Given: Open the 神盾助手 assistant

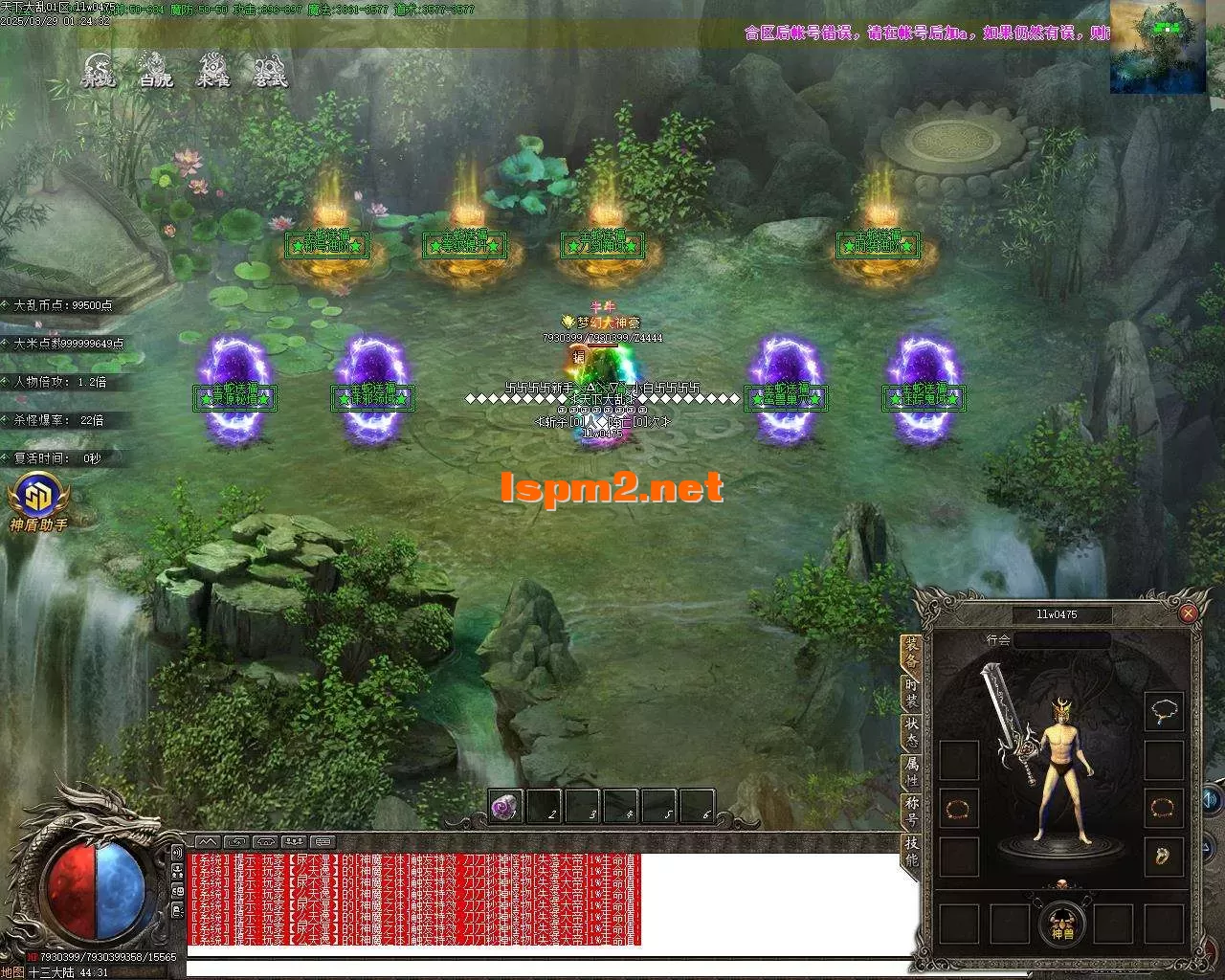Looking at the screenshot, I should [38, 501].
